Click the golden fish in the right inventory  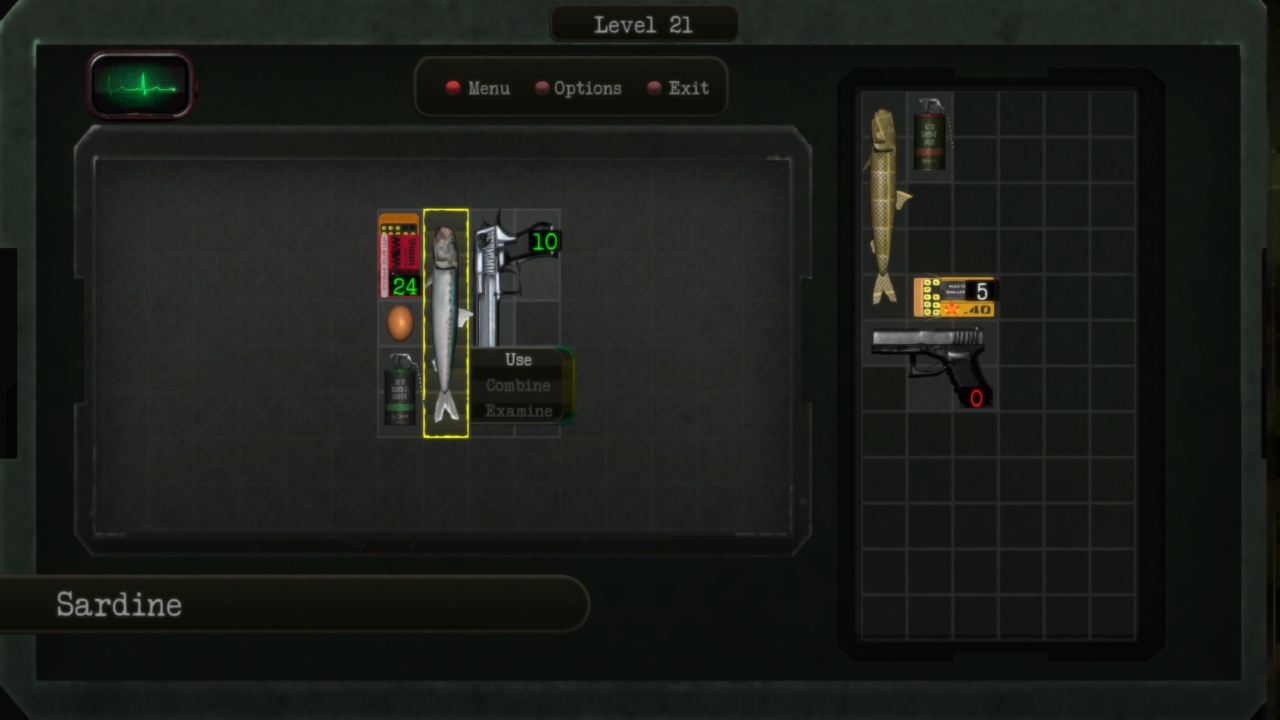pyautogui.click(x=884, y=200)
